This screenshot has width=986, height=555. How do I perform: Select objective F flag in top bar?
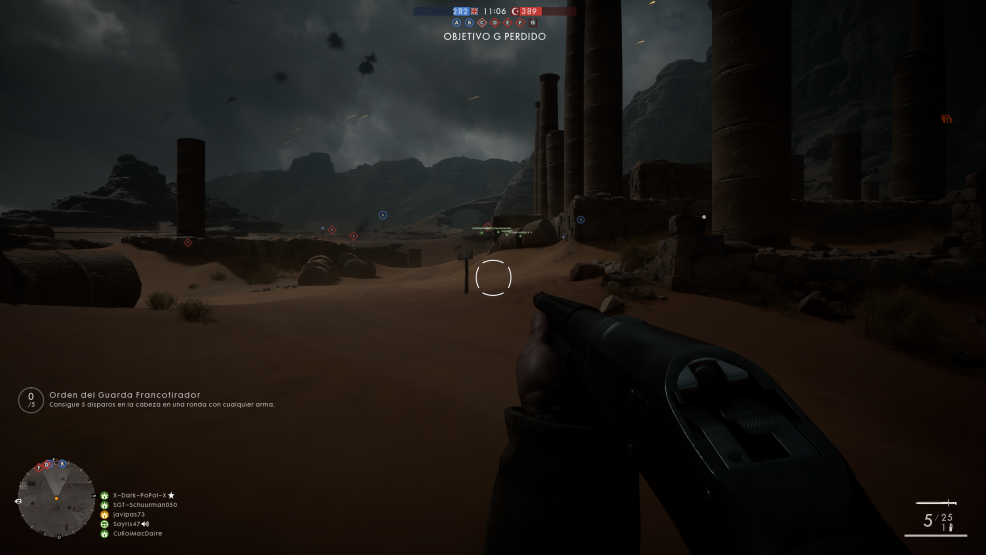pos(520,22)
